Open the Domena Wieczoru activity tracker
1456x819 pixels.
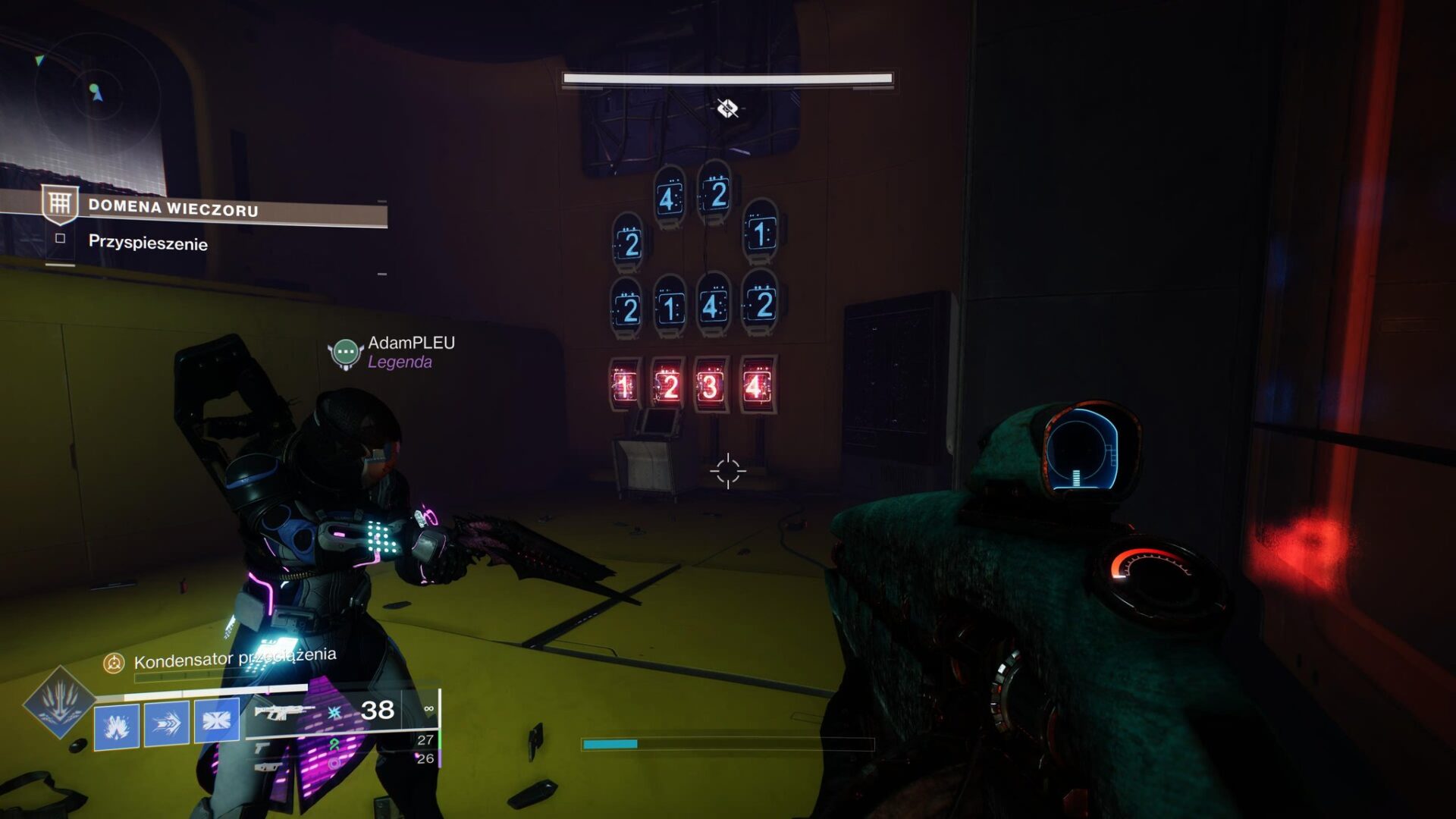(173, 208)
